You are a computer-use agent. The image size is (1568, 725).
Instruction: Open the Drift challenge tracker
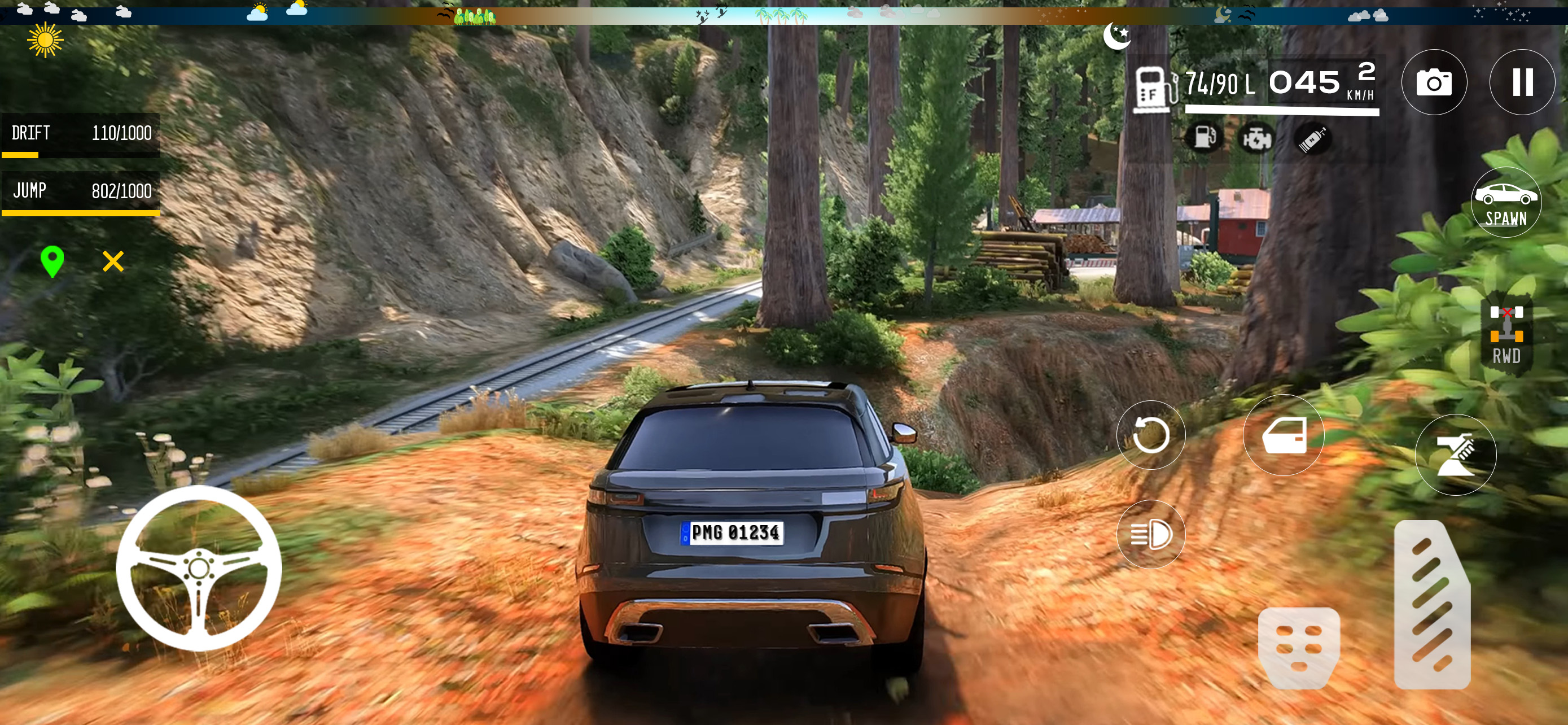point(81,134)
